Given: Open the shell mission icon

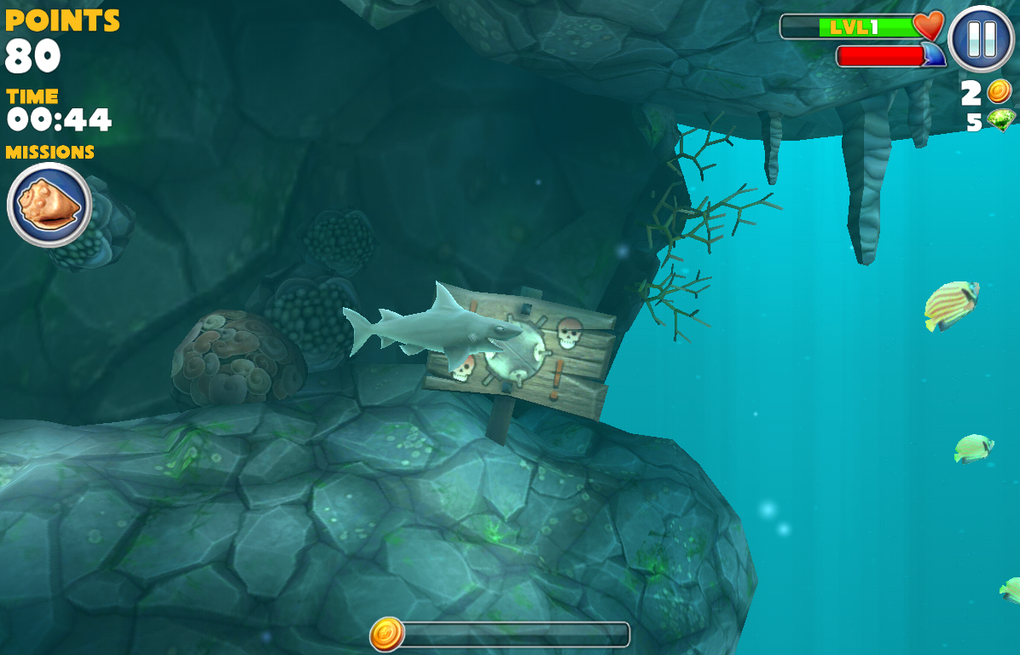Looking at the screenshot, I should (49, 205).
